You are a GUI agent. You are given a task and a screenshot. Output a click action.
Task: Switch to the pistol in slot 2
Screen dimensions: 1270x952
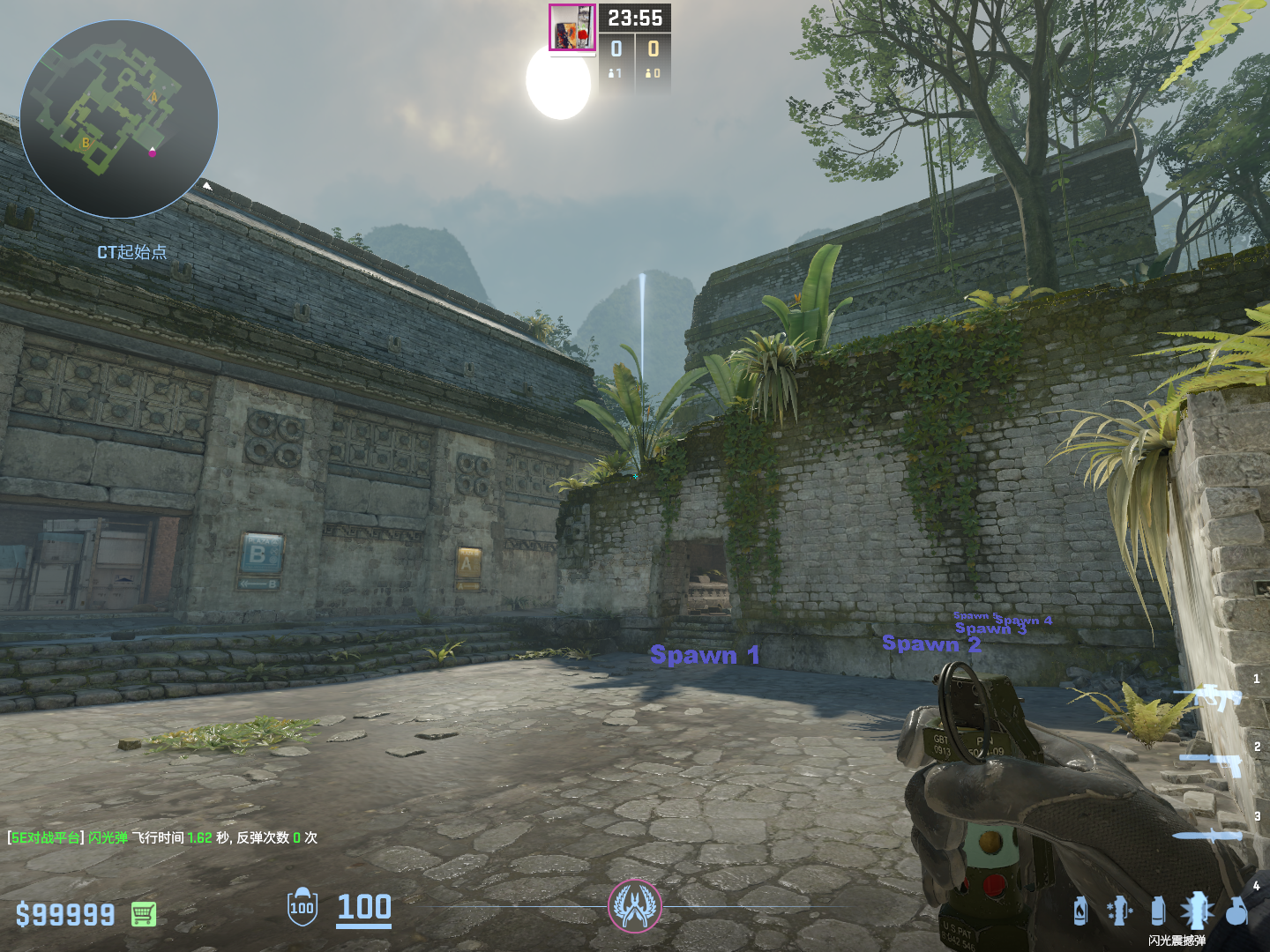click(1213, 763)
